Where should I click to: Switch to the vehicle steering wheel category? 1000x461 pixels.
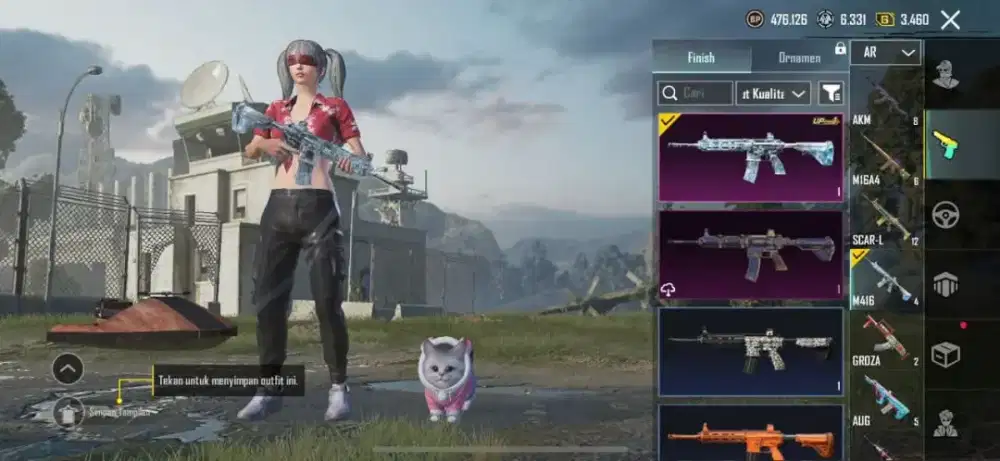pyautogui.click(x=945, y=215)
